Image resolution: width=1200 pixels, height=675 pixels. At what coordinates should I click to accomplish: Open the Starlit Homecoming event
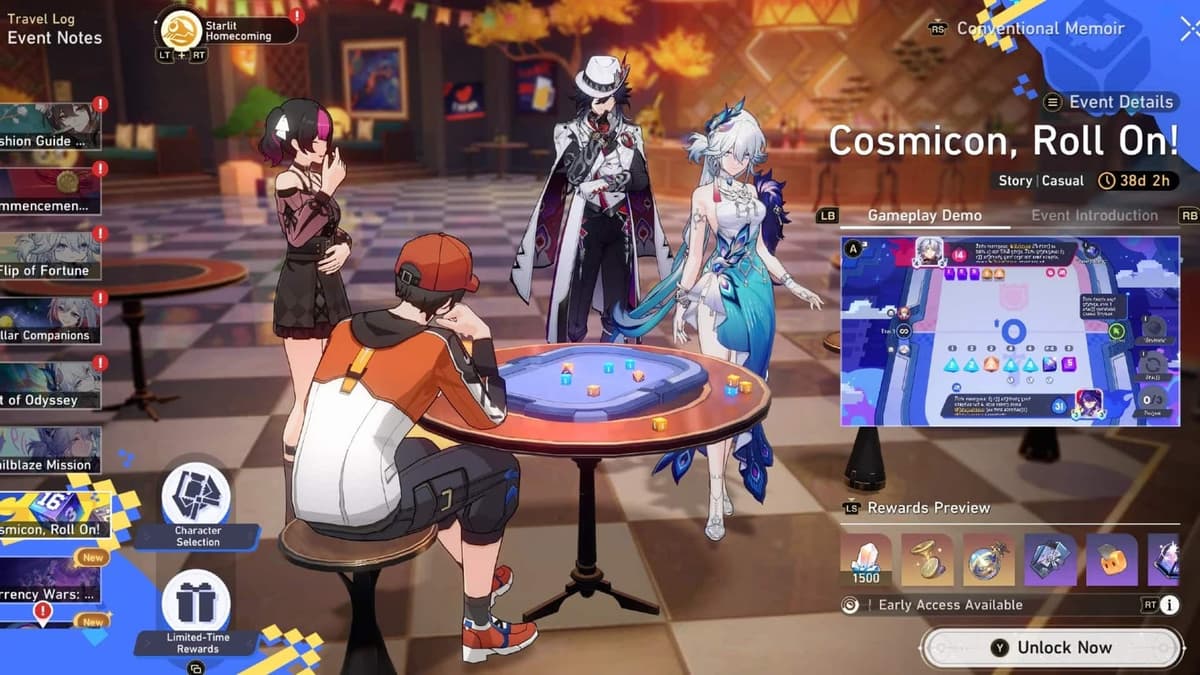tap(230, 29)
